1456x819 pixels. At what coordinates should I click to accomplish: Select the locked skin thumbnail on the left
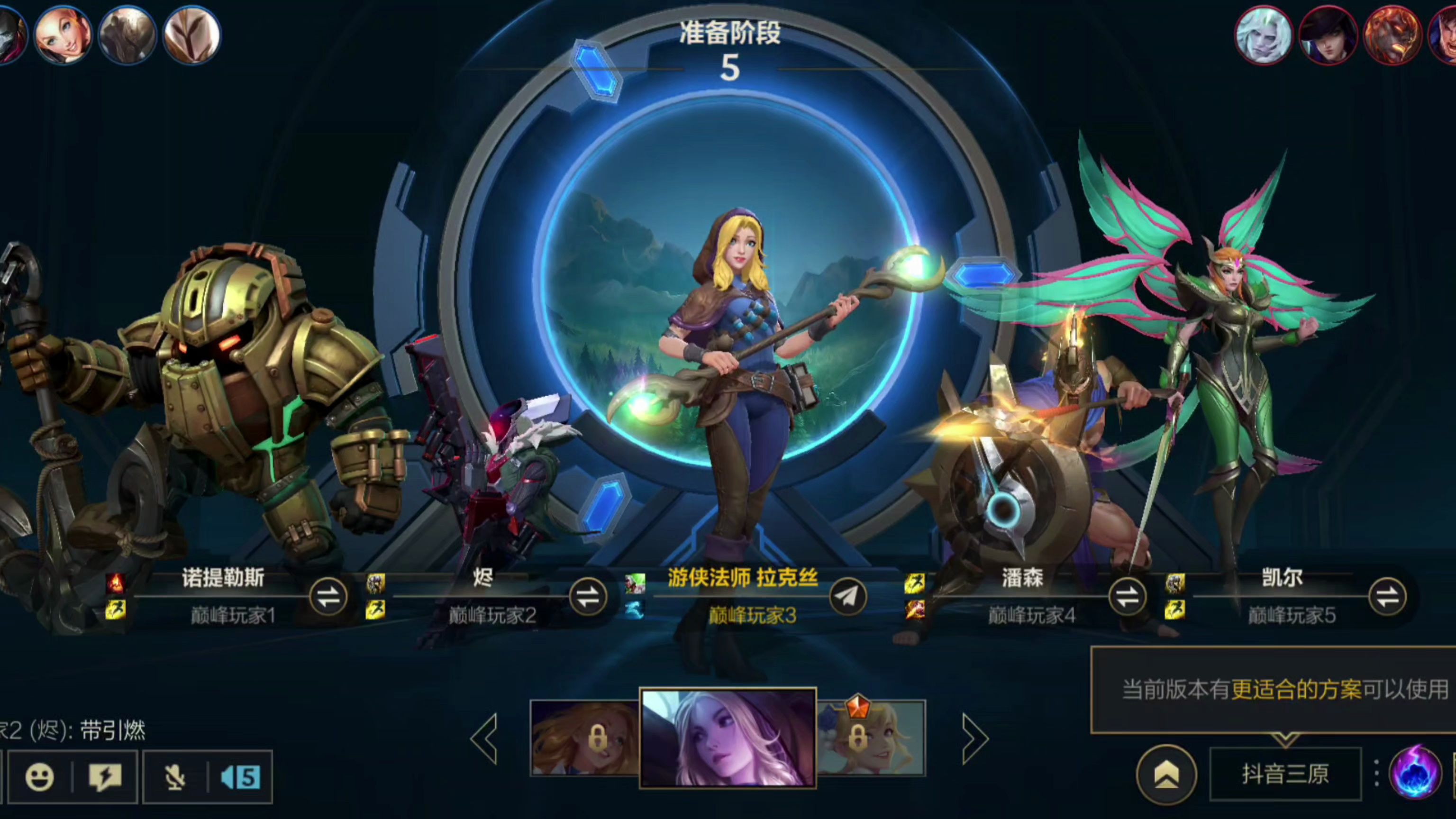585,738
